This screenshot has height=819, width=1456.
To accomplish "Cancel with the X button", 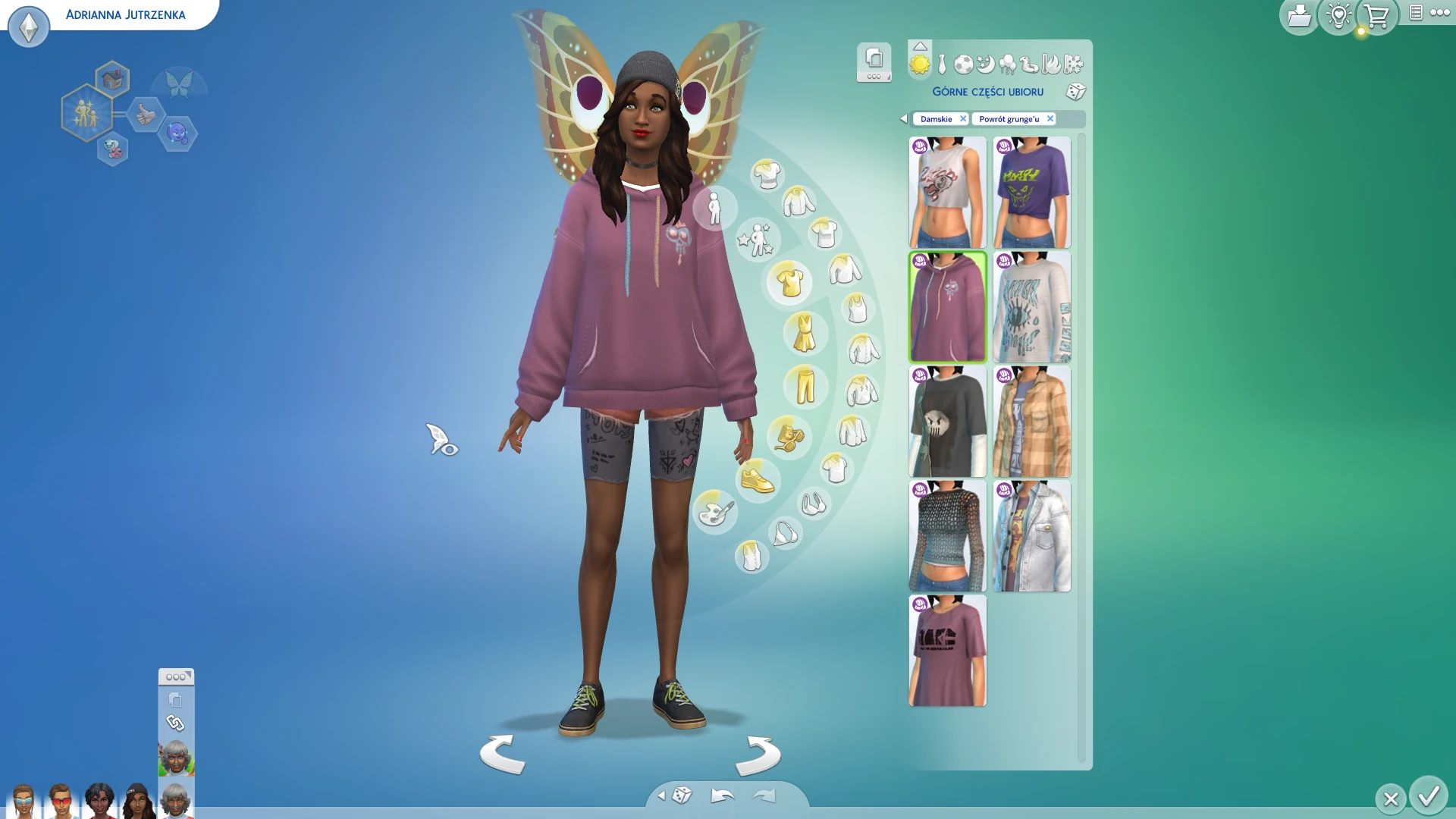I will click(x=1391, y=799).
